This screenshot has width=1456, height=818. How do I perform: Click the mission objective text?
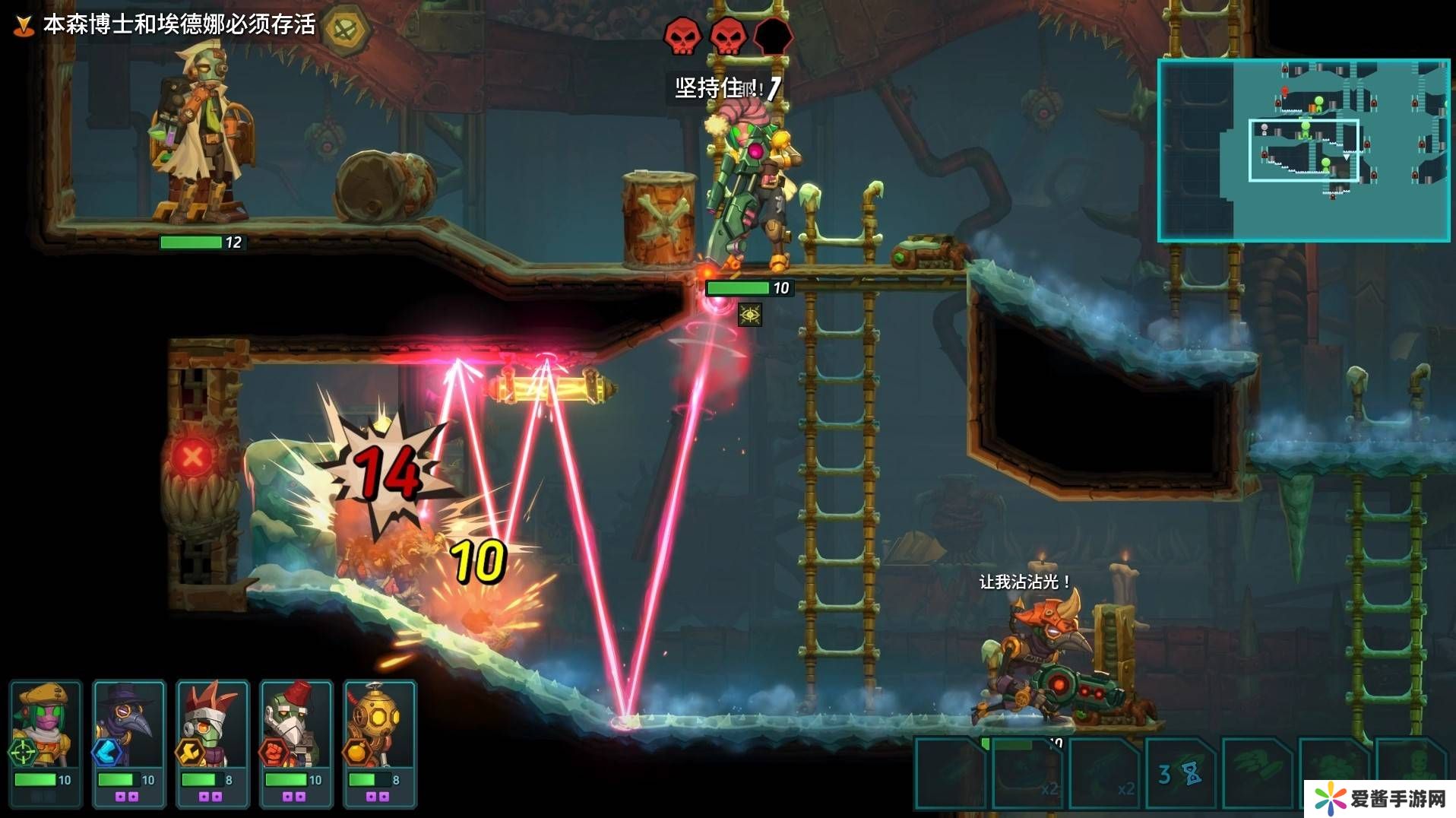click(179, 24)
